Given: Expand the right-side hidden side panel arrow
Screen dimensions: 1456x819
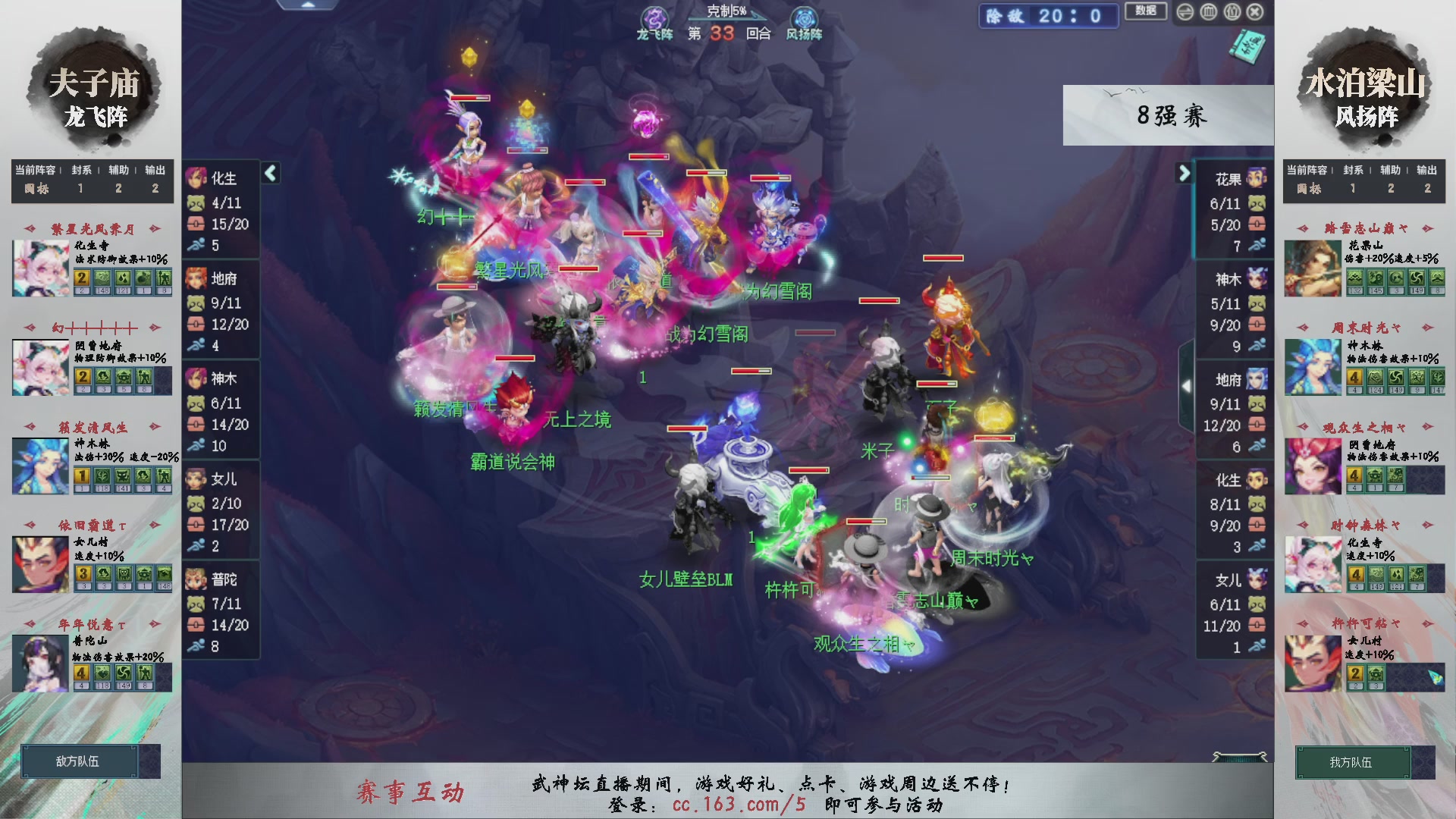Looking at the screenshot, I should 1187,385.
